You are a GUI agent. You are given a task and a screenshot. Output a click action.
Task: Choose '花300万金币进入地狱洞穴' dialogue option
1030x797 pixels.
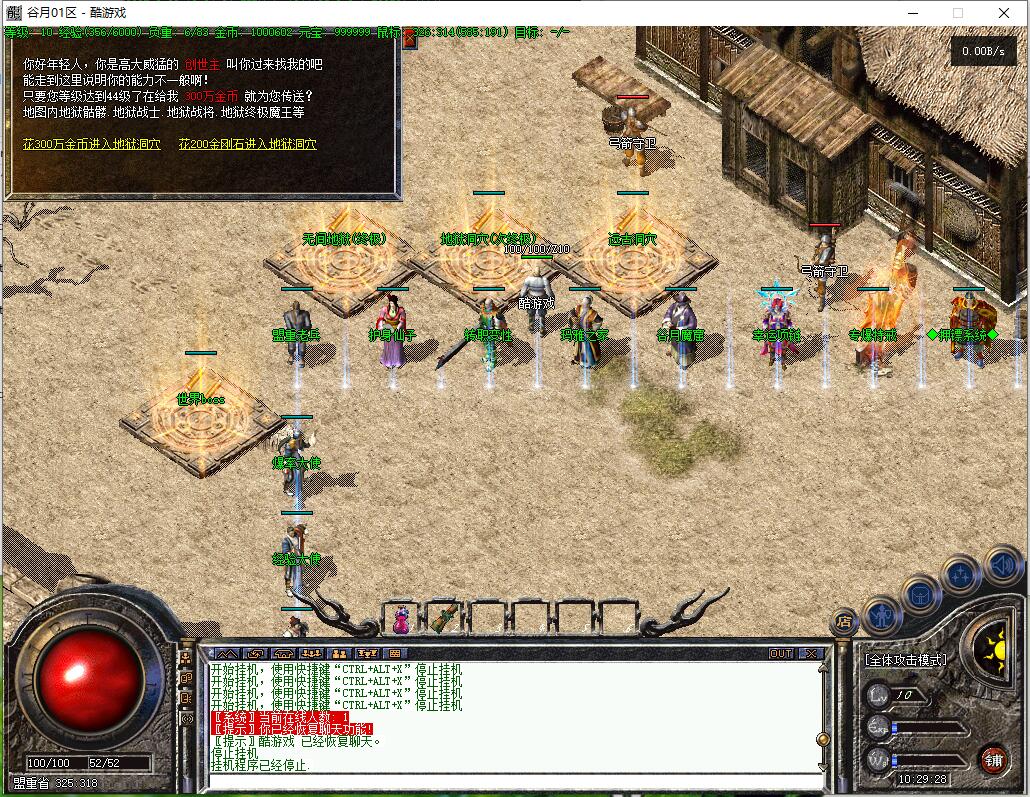(92, 144)
